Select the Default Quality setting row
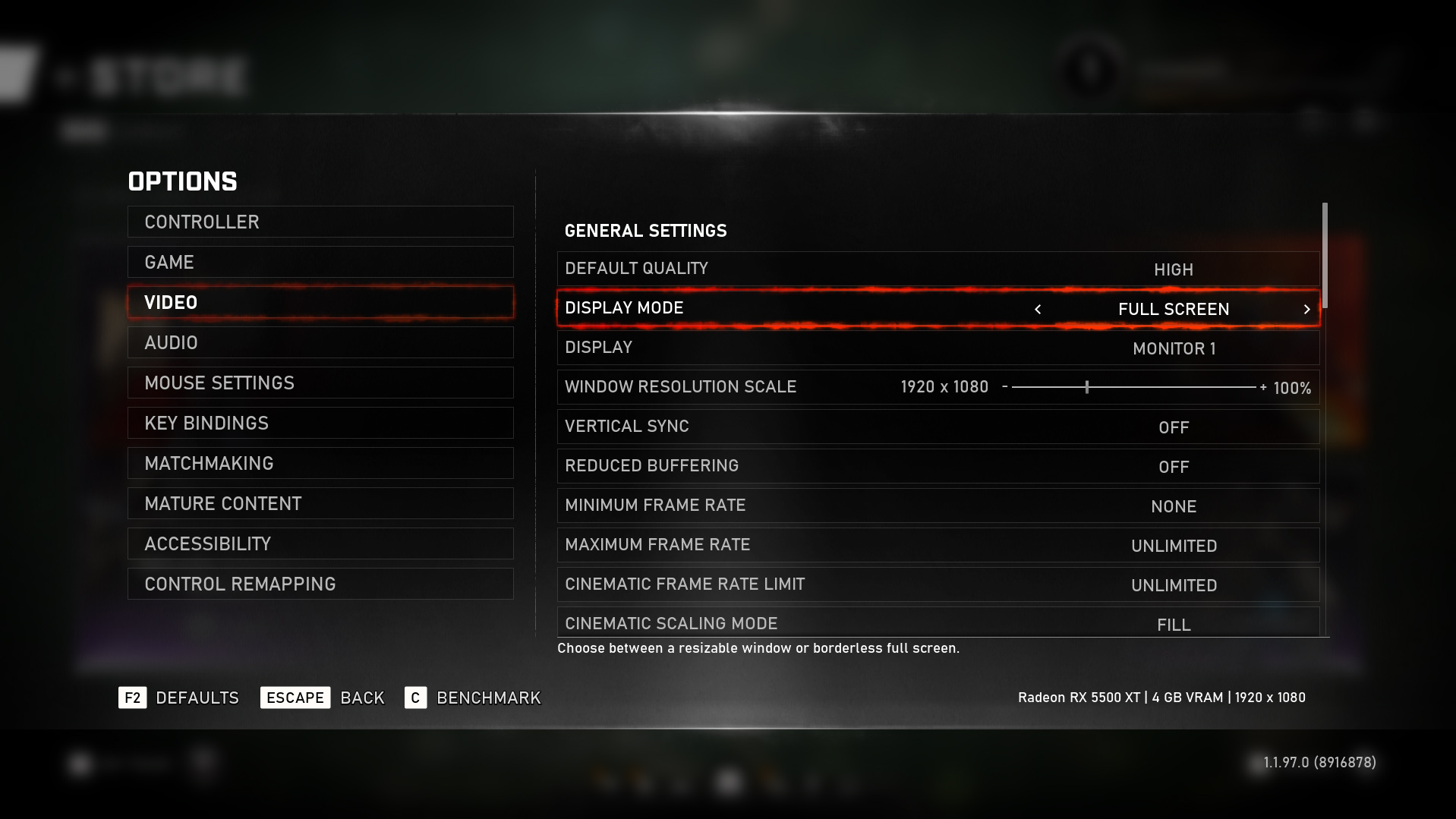1456x819 pixels. pyautogui.click(x=938, y=269)
